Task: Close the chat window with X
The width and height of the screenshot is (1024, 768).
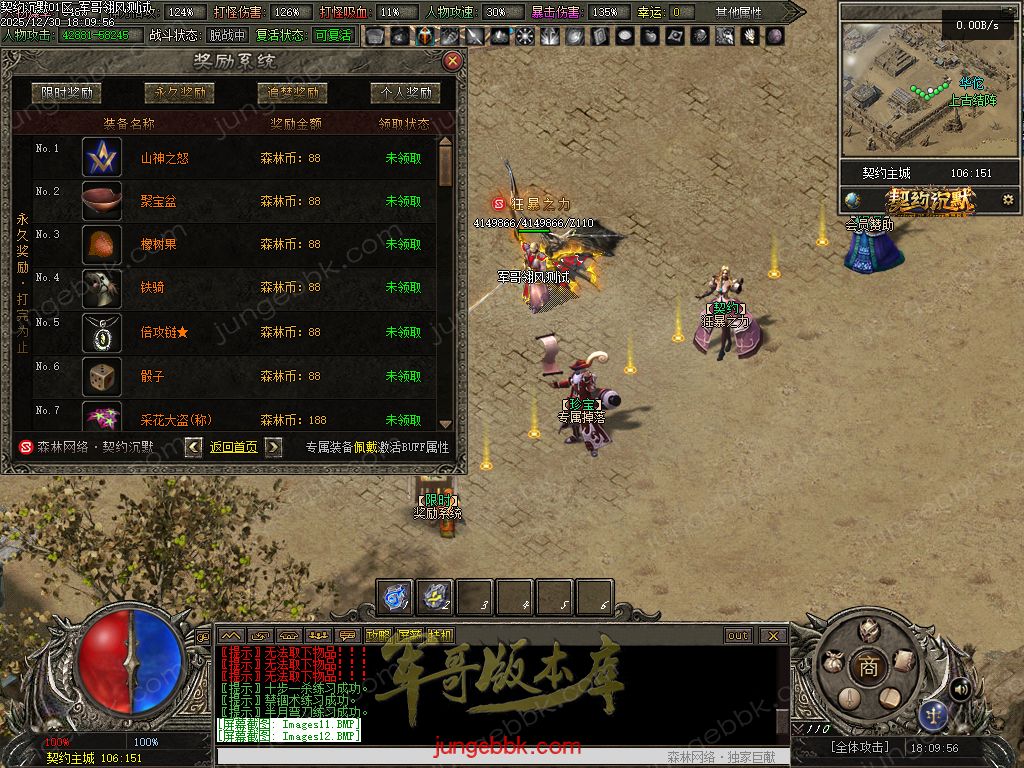Action: pos(772,635)
